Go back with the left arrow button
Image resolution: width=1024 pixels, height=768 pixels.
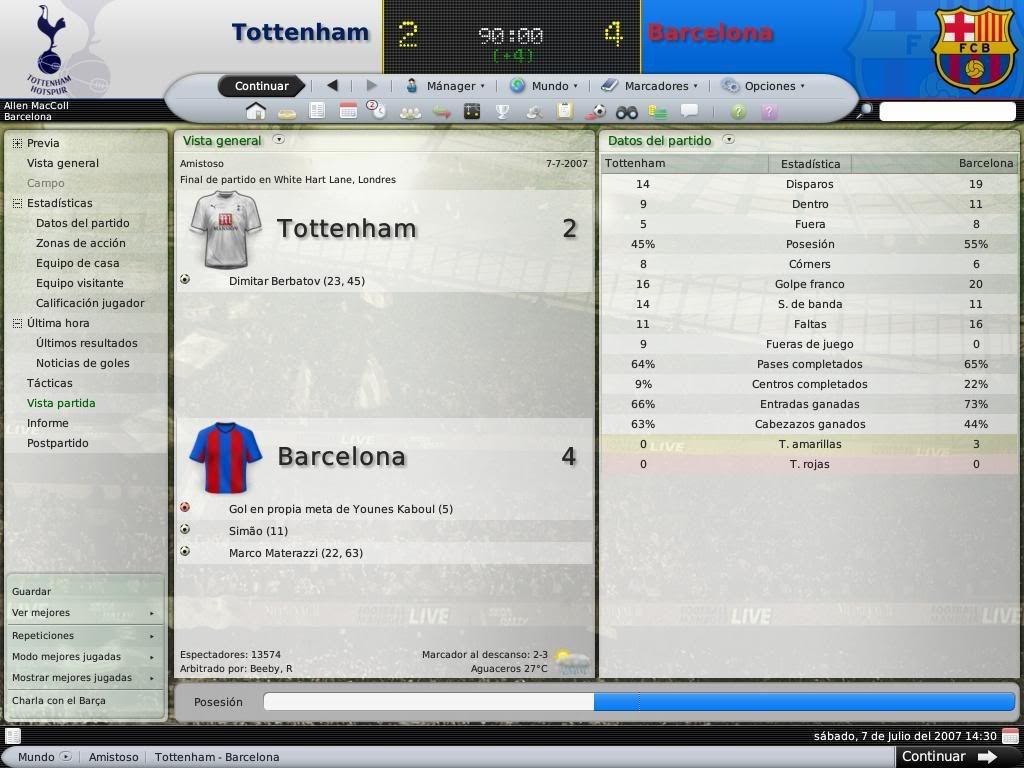coord(332,86)
